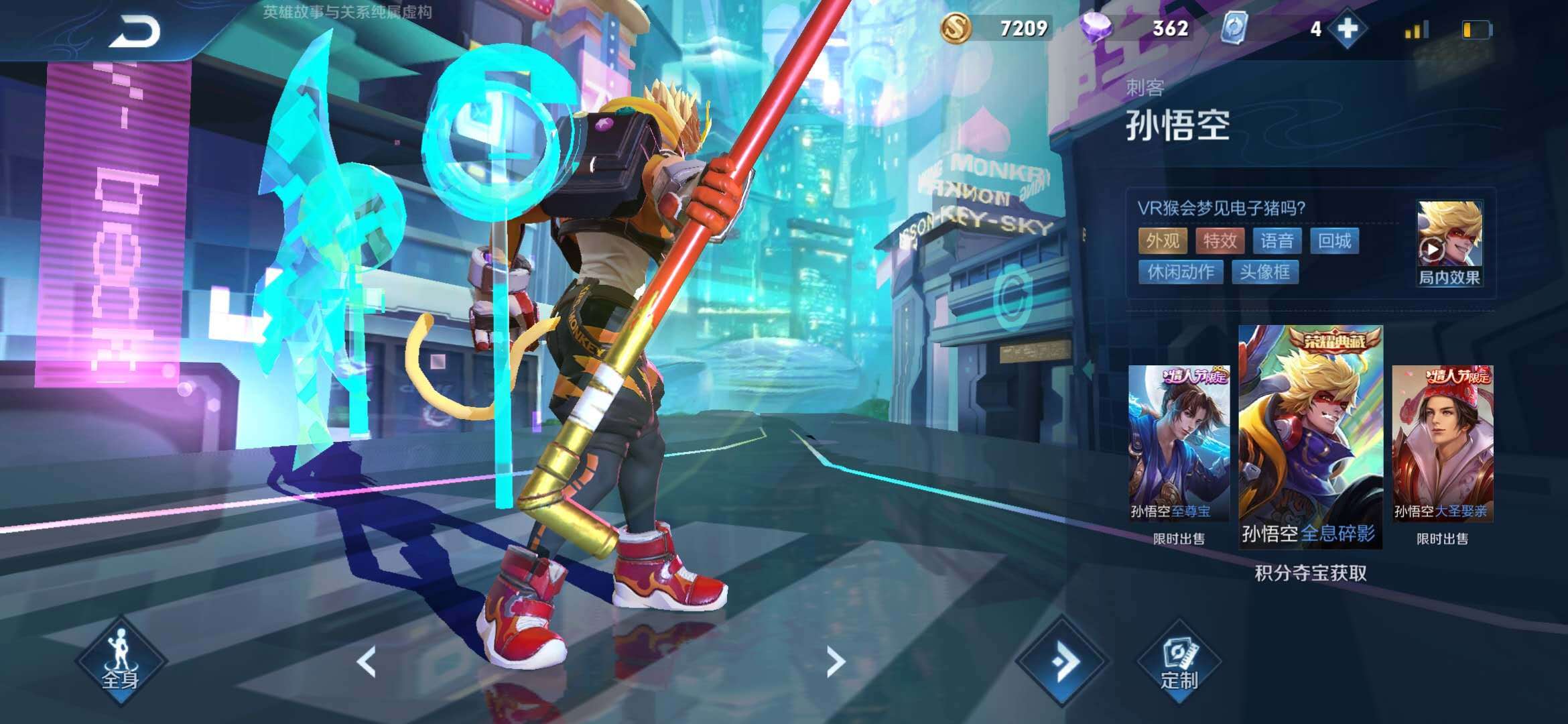
Task: Open the 回城 recall tag
Action: pyautogui.click(x=1334, y=241)
